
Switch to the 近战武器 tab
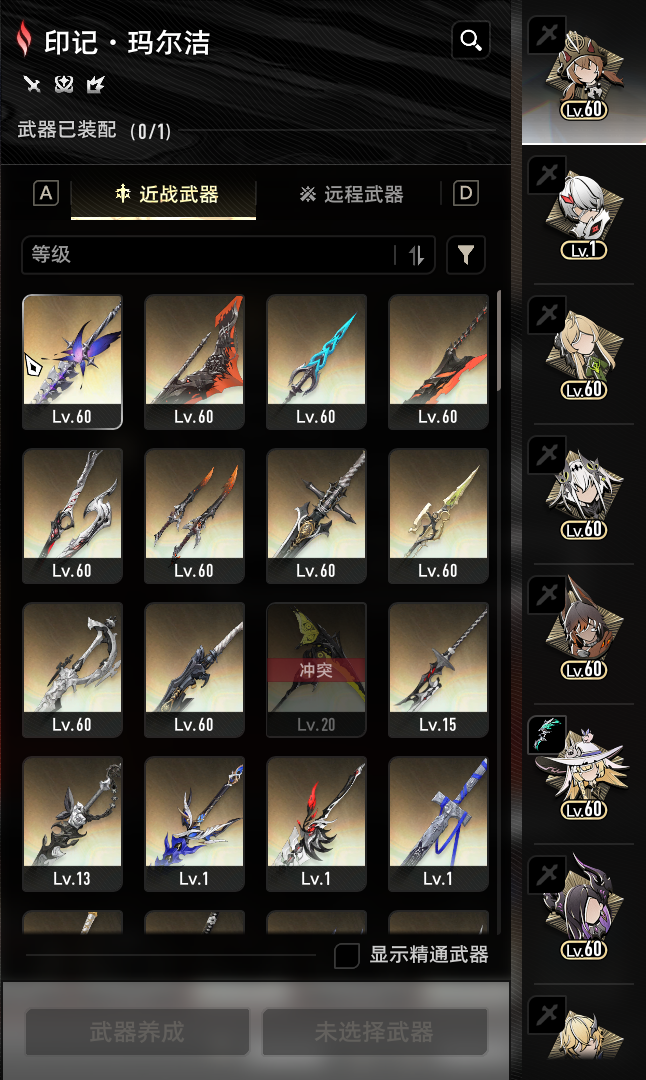pos(164,194)
